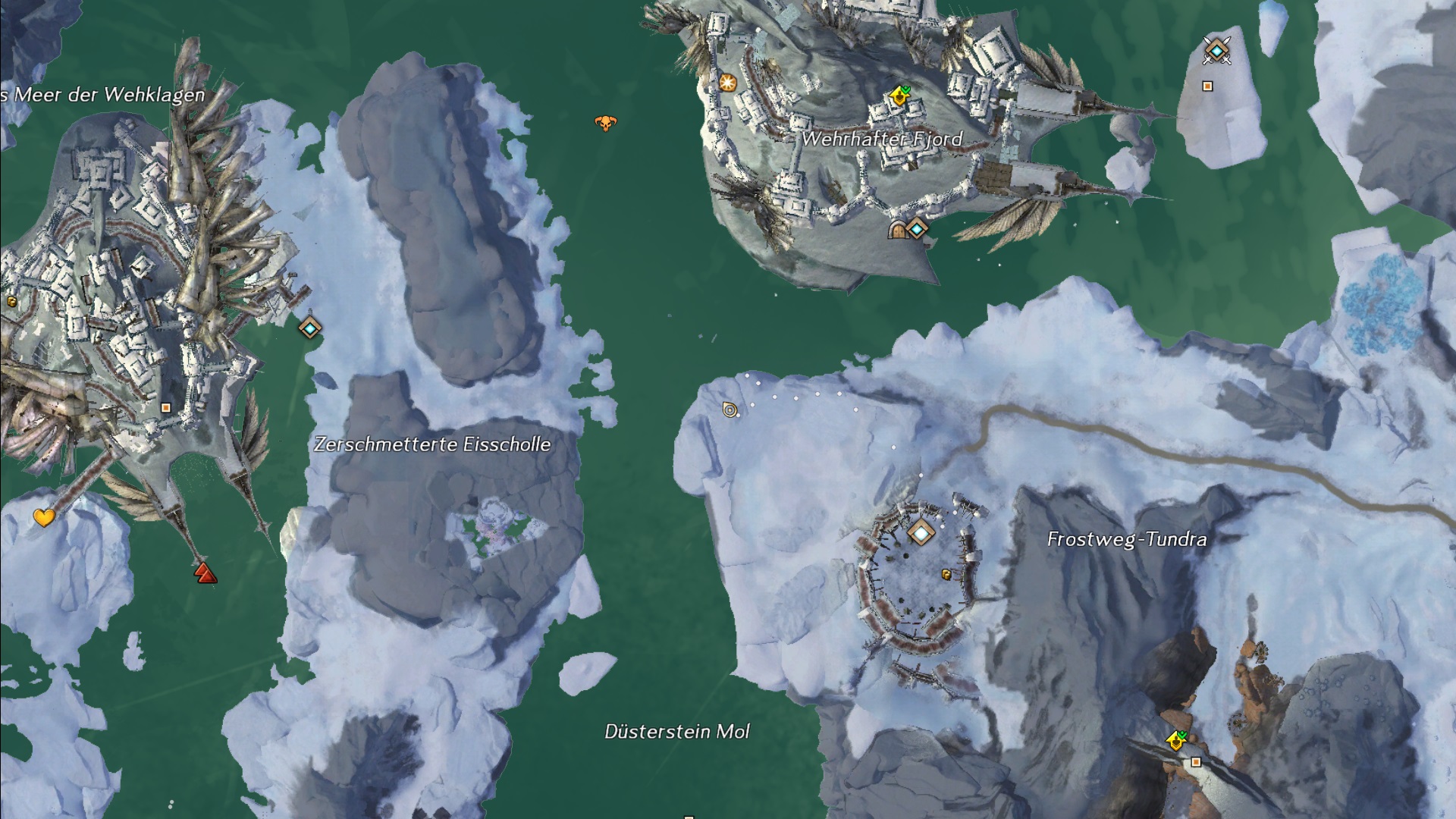
Task: Select the red double-triangle vista marker
Action: [205, 573]
